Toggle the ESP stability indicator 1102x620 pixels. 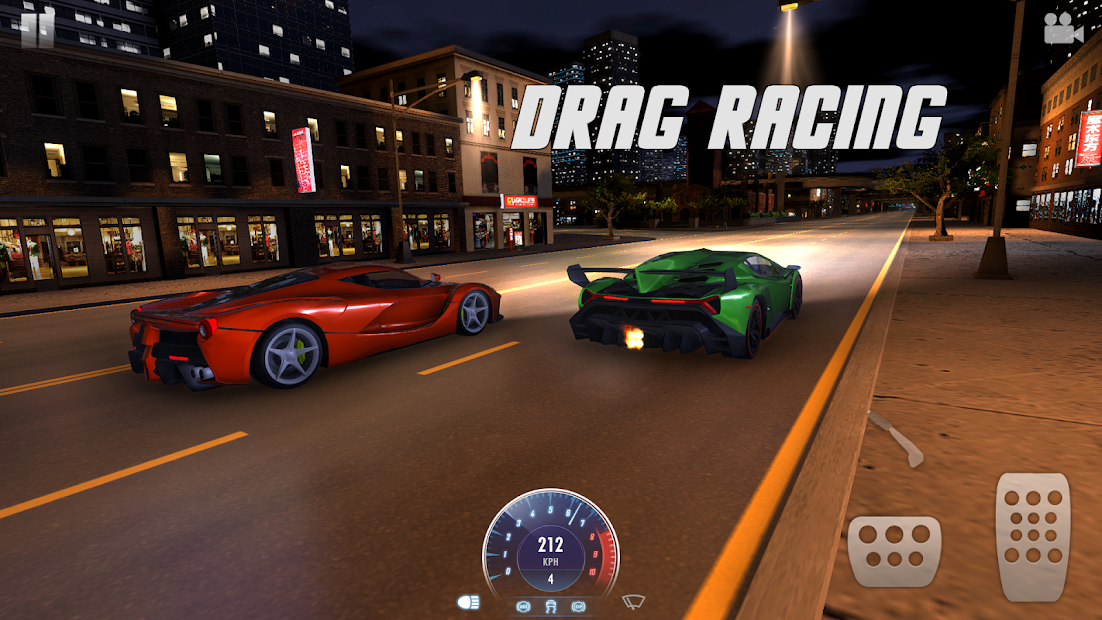point(578,606)
